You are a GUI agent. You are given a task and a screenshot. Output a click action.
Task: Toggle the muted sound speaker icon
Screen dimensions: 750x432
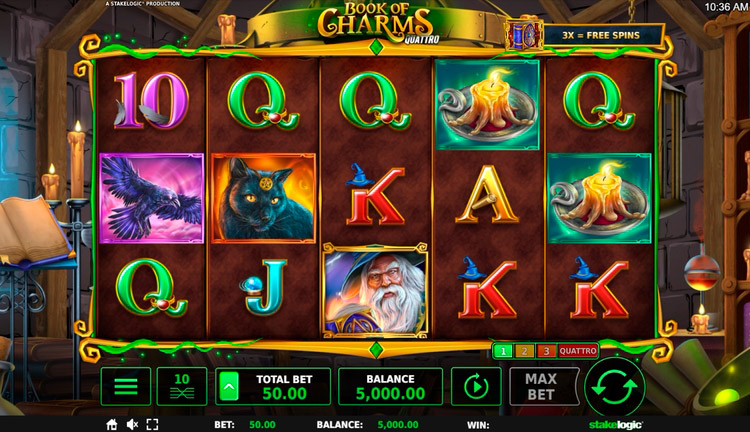click(132, 425)
